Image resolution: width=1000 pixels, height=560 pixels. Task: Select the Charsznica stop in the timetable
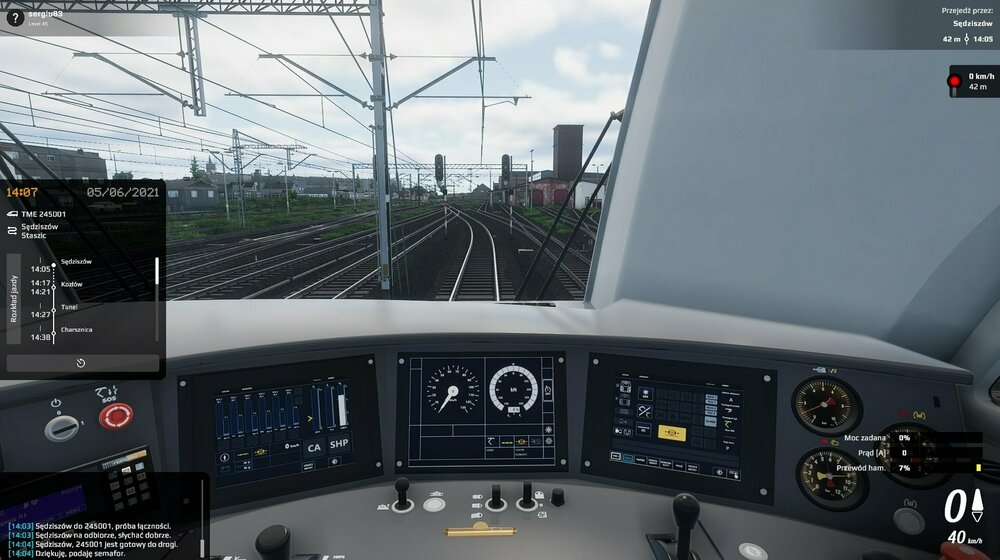pyautogui.click(x=76, y=329)
